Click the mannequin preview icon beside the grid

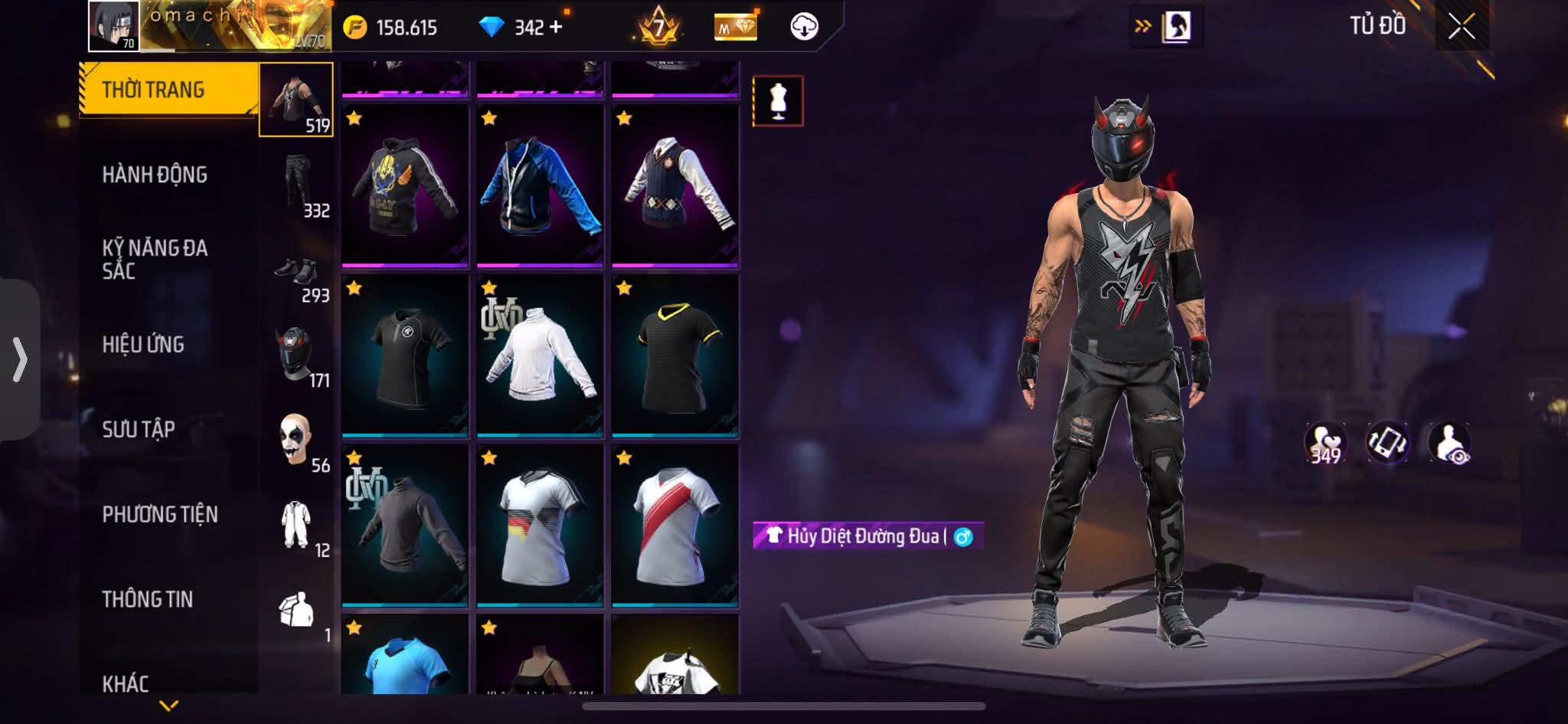(x=779, y=100)
